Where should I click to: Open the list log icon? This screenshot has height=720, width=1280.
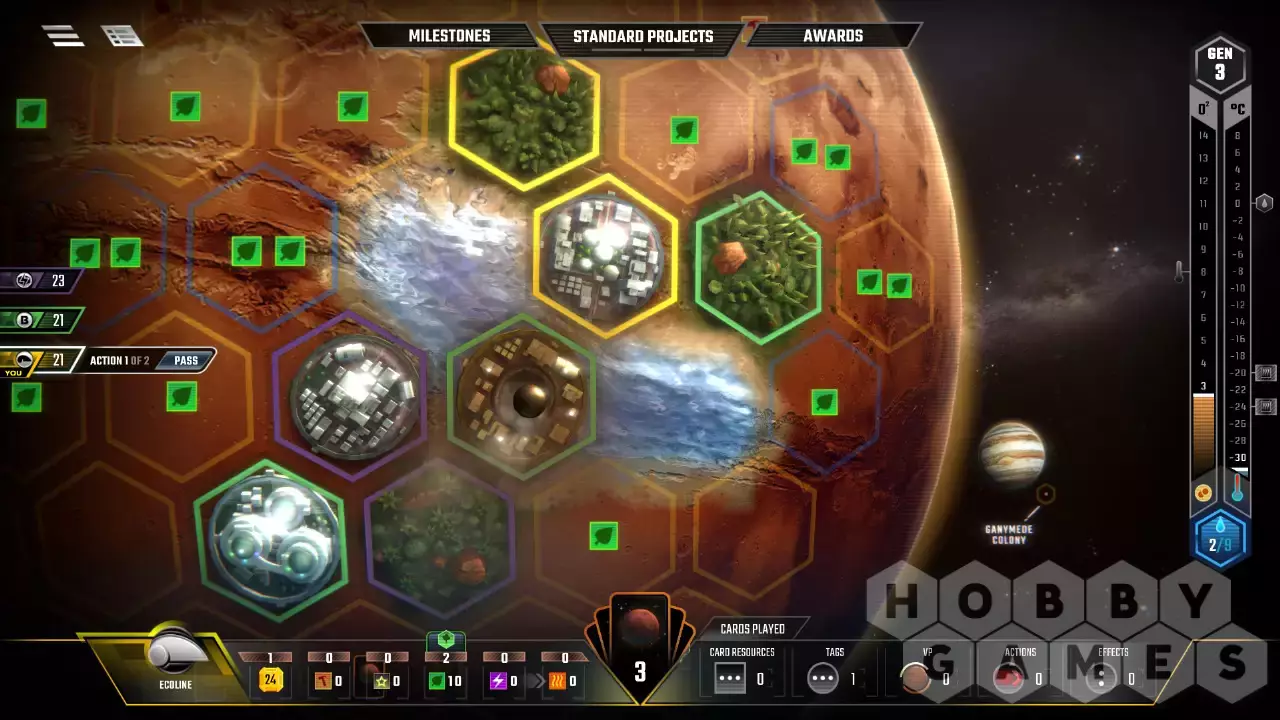tap(122, 36)
